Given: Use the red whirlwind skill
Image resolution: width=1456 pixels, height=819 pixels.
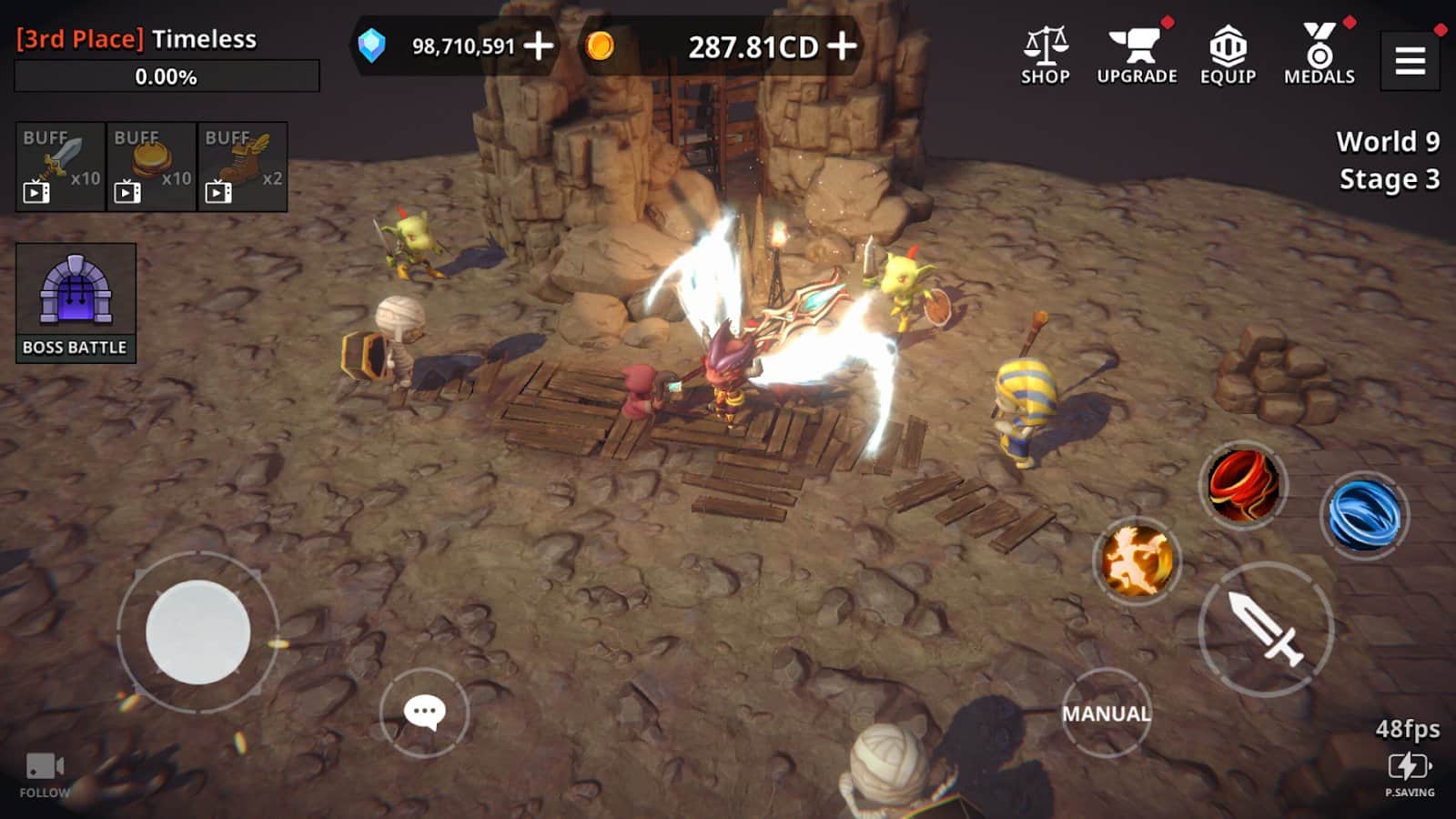Looking at the screenshot, I should (1244, 485).
